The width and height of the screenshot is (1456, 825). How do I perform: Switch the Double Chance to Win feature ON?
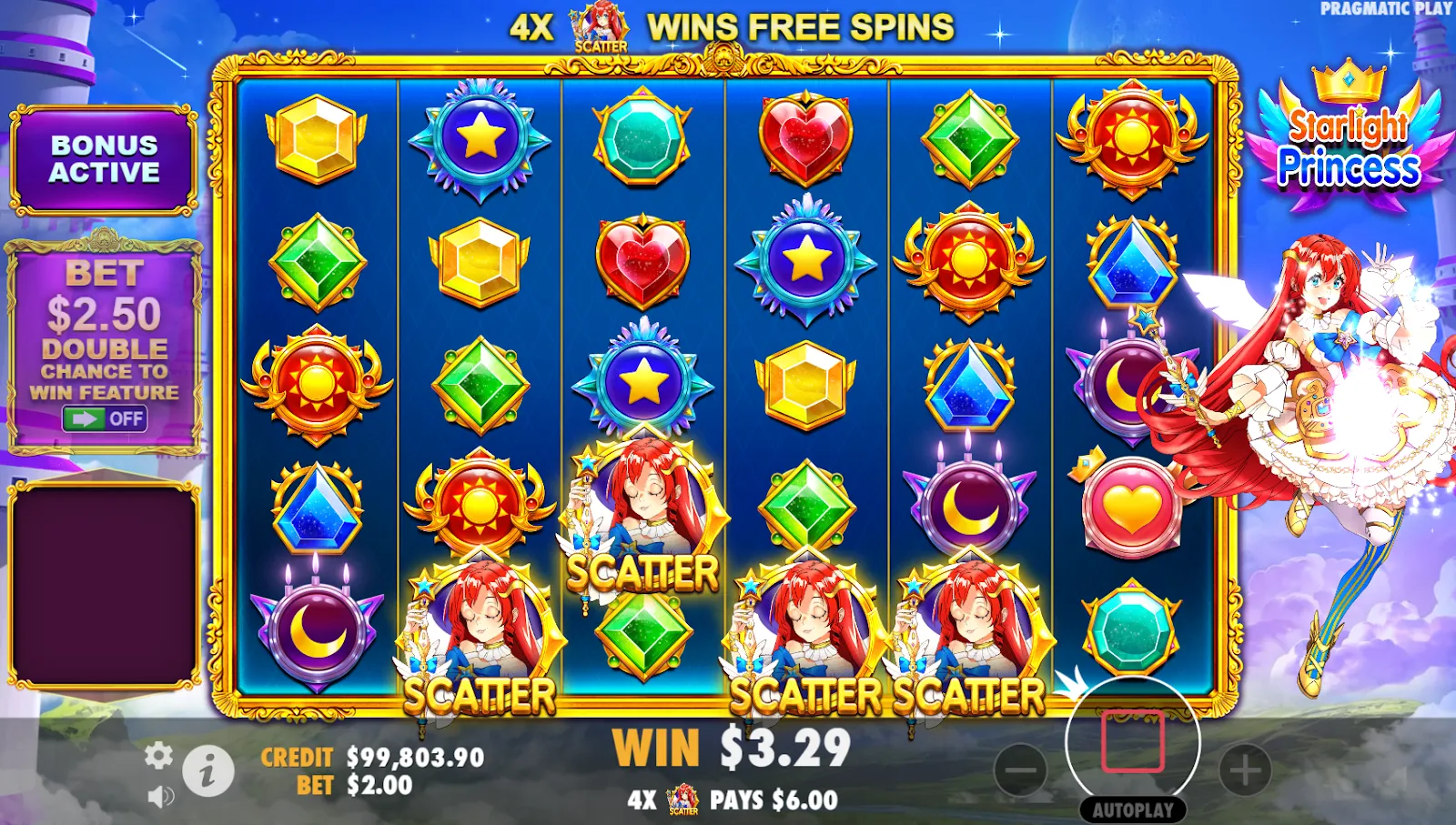coord(106,420)
